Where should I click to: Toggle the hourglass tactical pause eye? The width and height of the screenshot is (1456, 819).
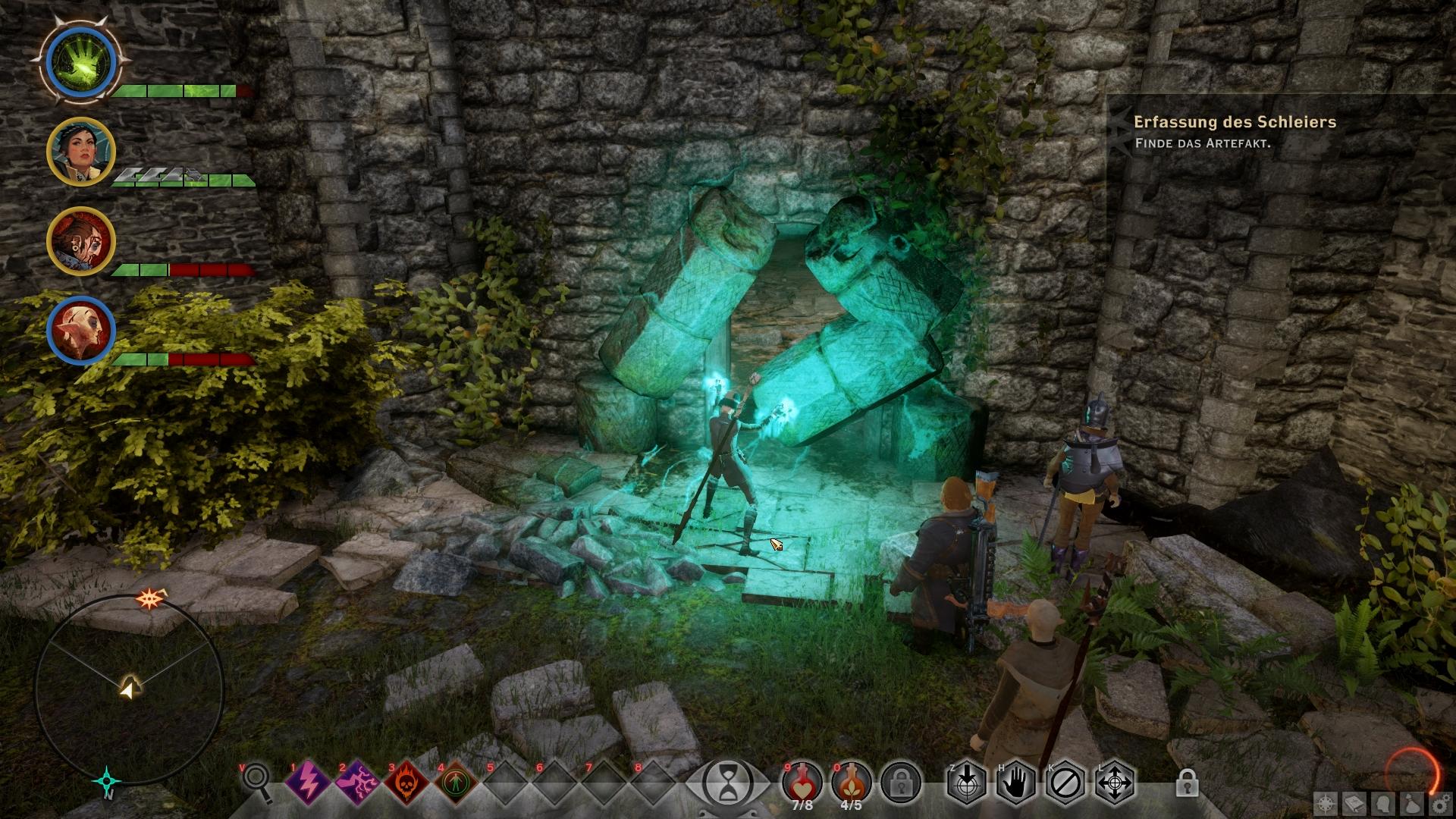click(x=728, y=783)
